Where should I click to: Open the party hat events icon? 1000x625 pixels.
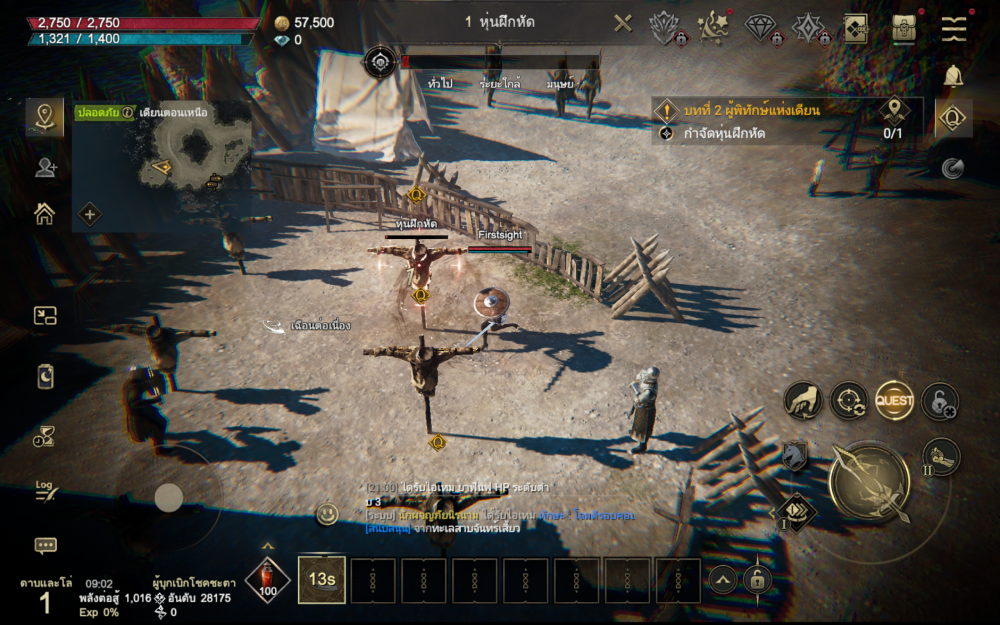(712, 27)
